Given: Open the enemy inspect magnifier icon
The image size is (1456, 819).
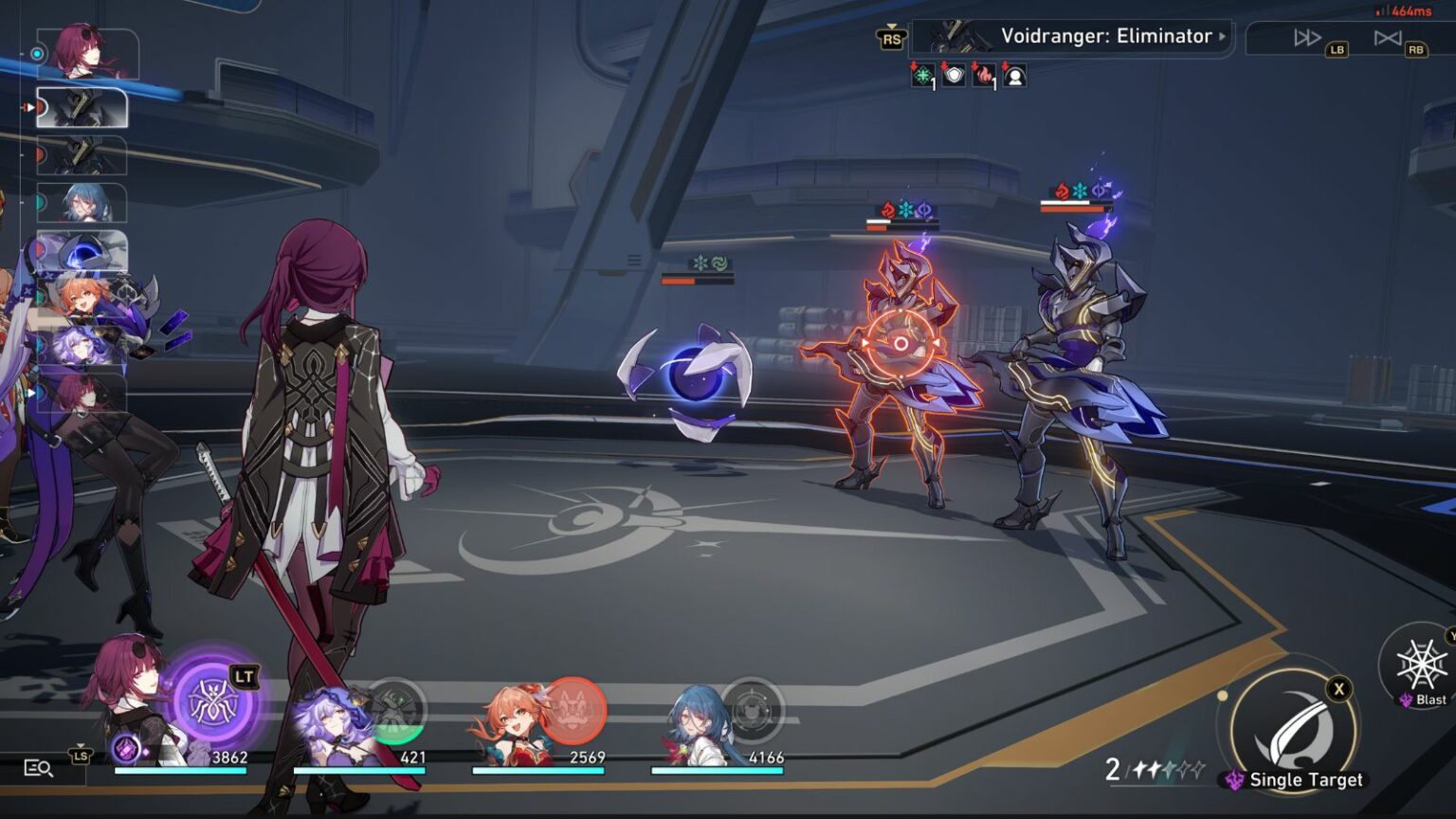Looking at the screenshot, I should pos(37,769).
